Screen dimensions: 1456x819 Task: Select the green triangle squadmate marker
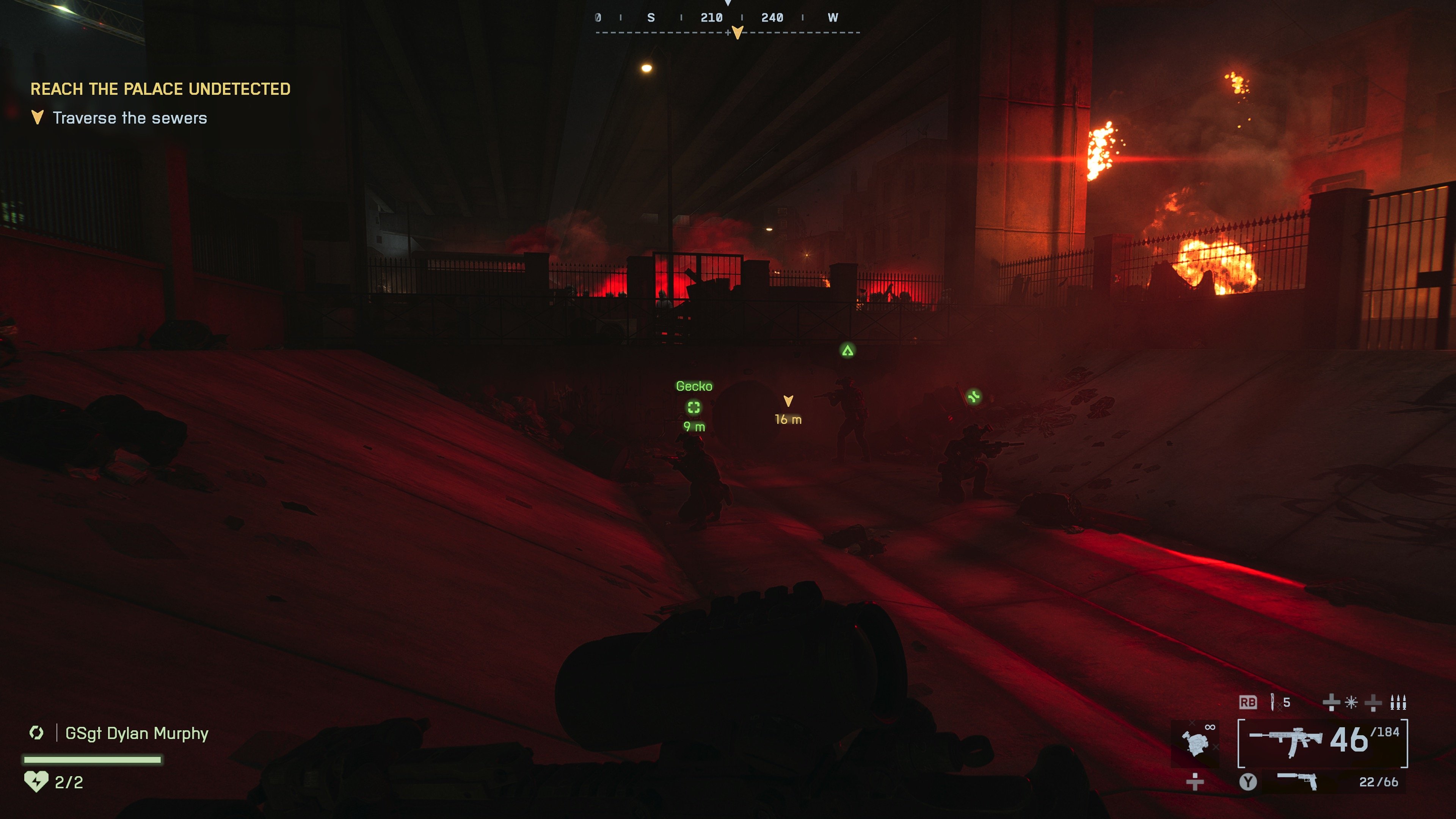click(847, 351)
